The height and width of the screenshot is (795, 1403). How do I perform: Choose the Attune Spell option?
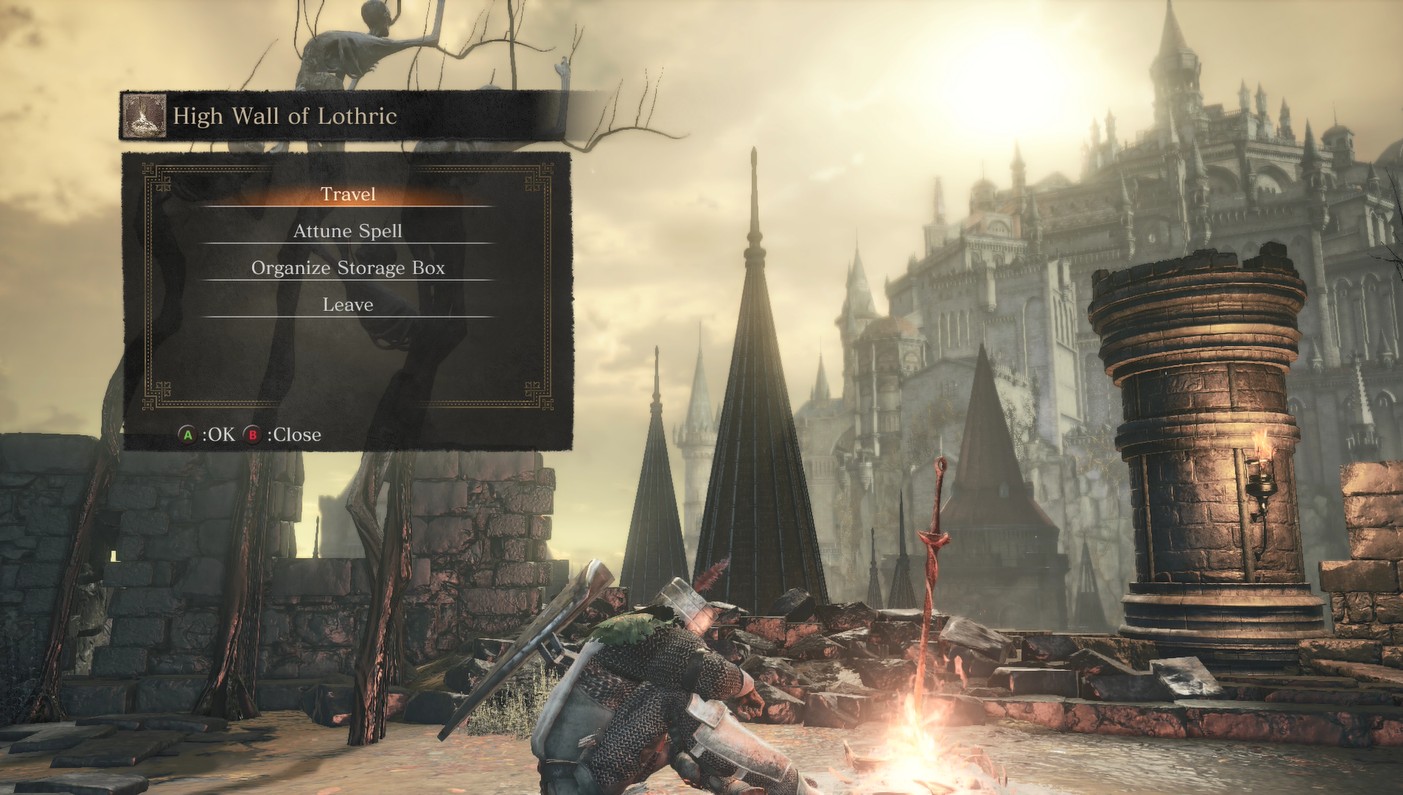(x=348, y=231)
